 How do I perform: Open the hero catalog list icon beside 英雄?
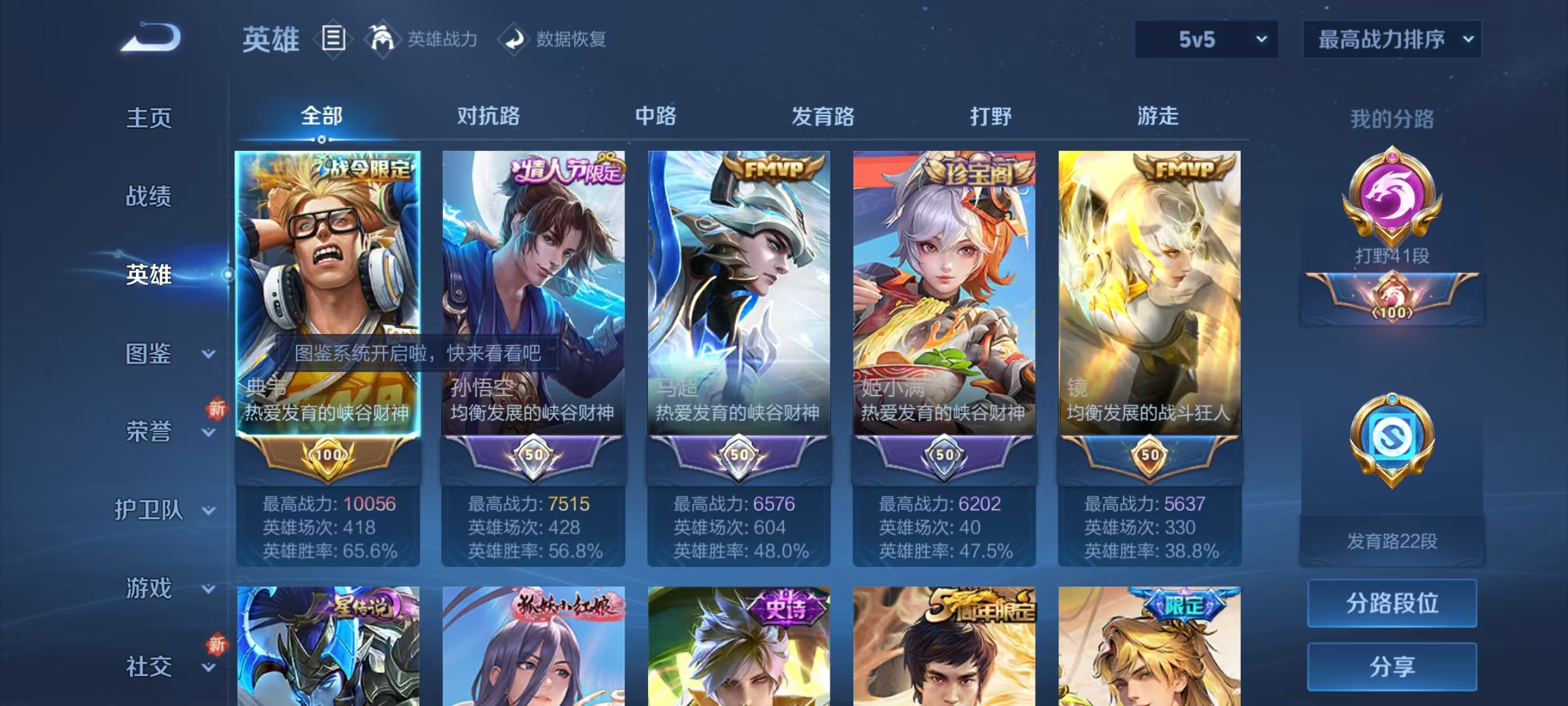point(333,39)
